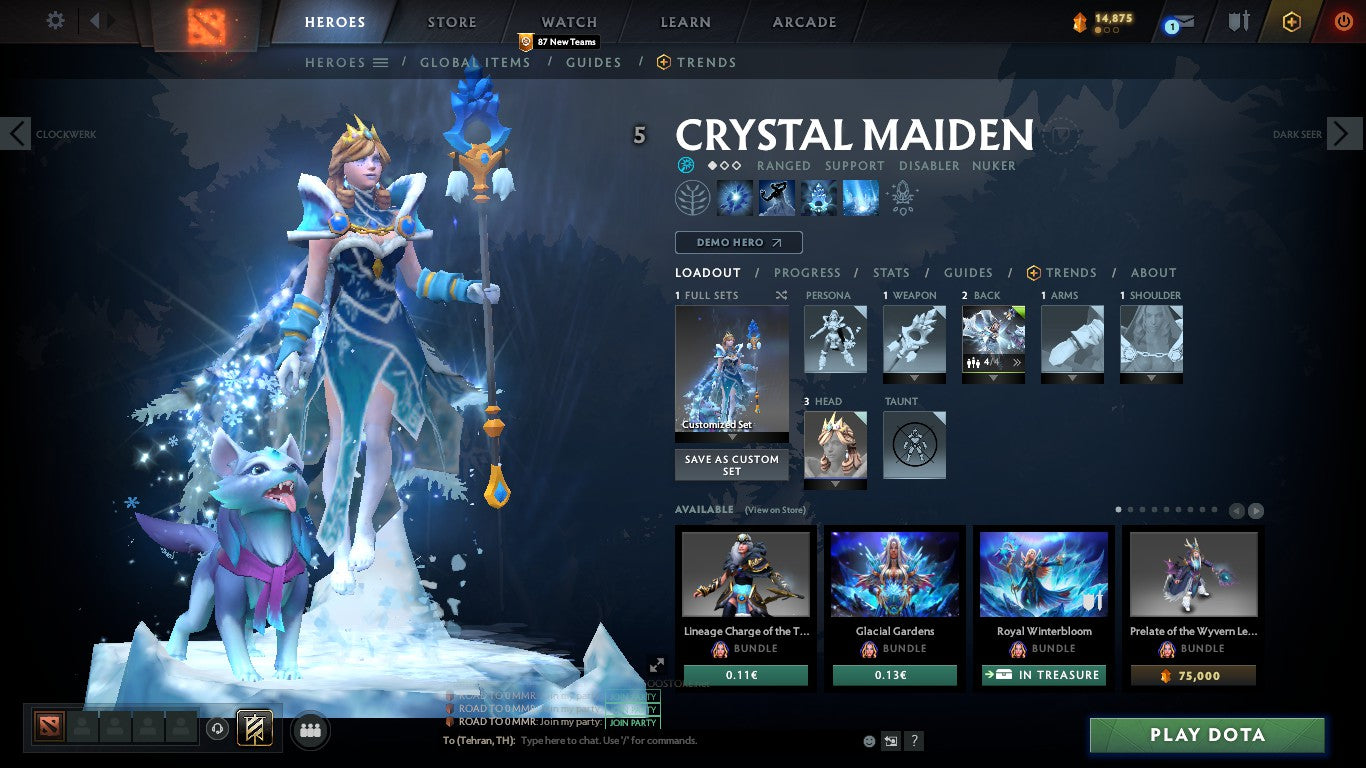
Task: Switch to the STATS tab
Action: [890, 272]
